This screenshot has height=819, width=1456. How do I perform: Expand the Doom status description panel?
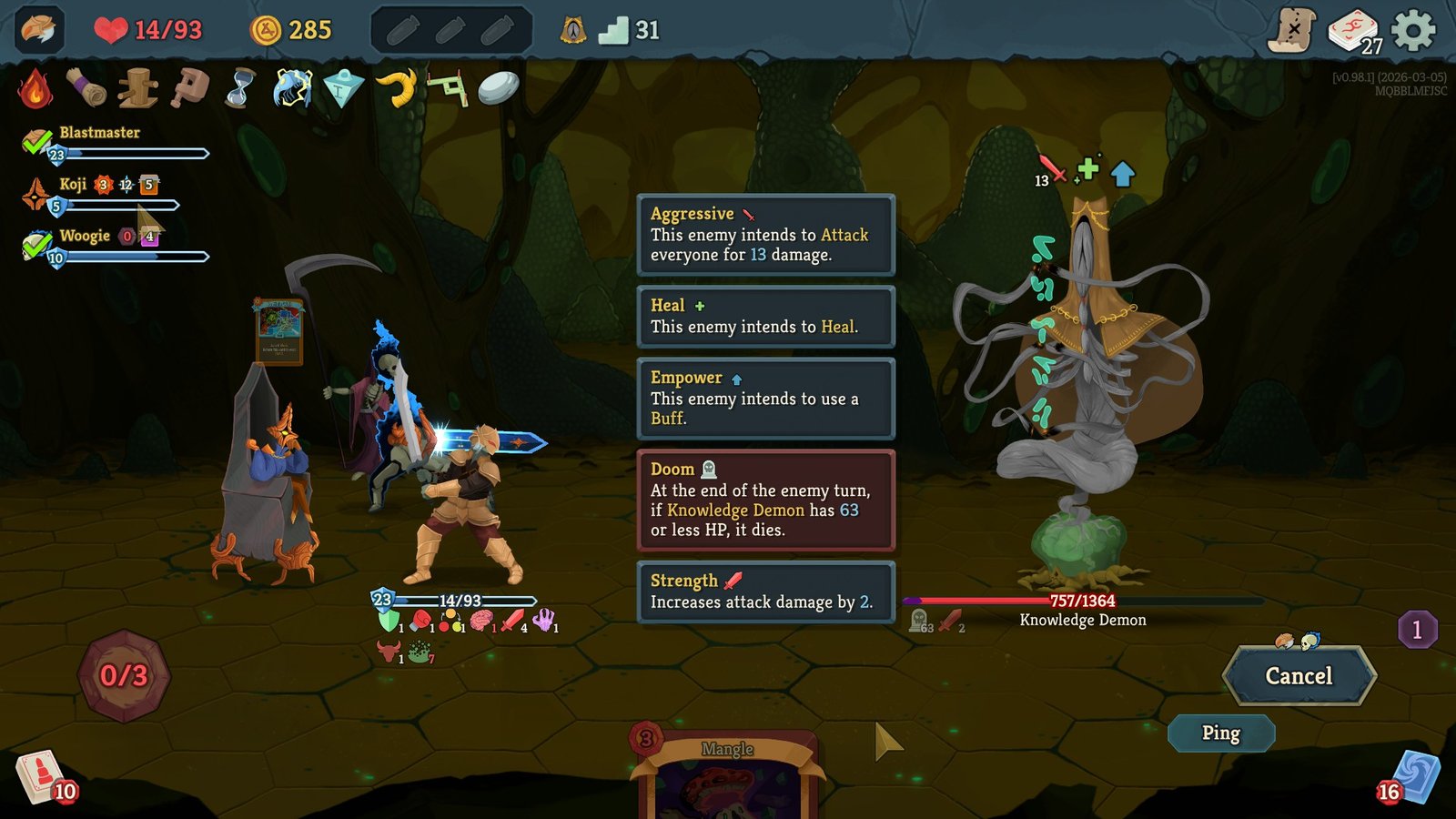tap(766, 501)
